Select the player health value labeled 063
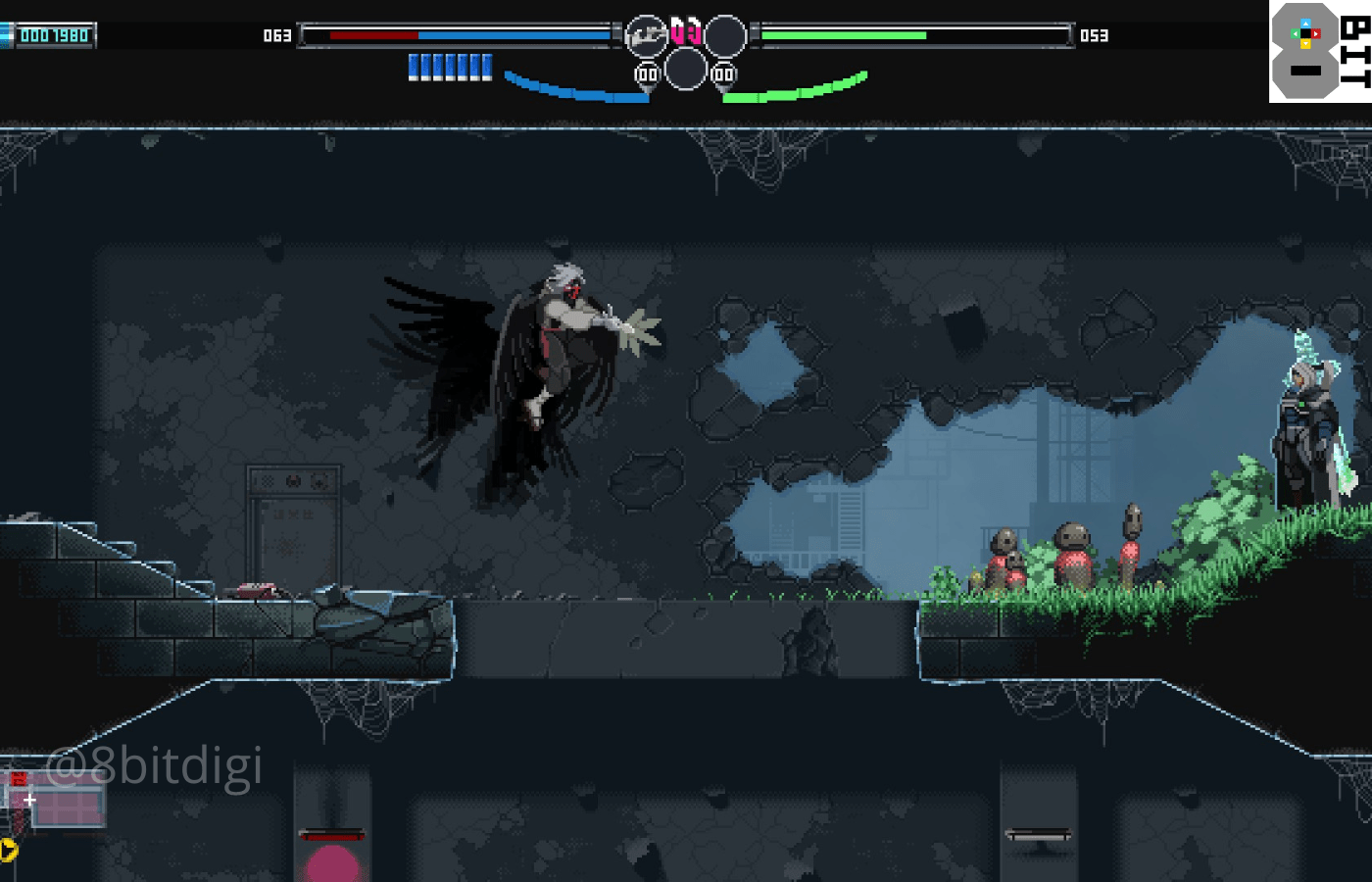 click(x=277, y=33)
